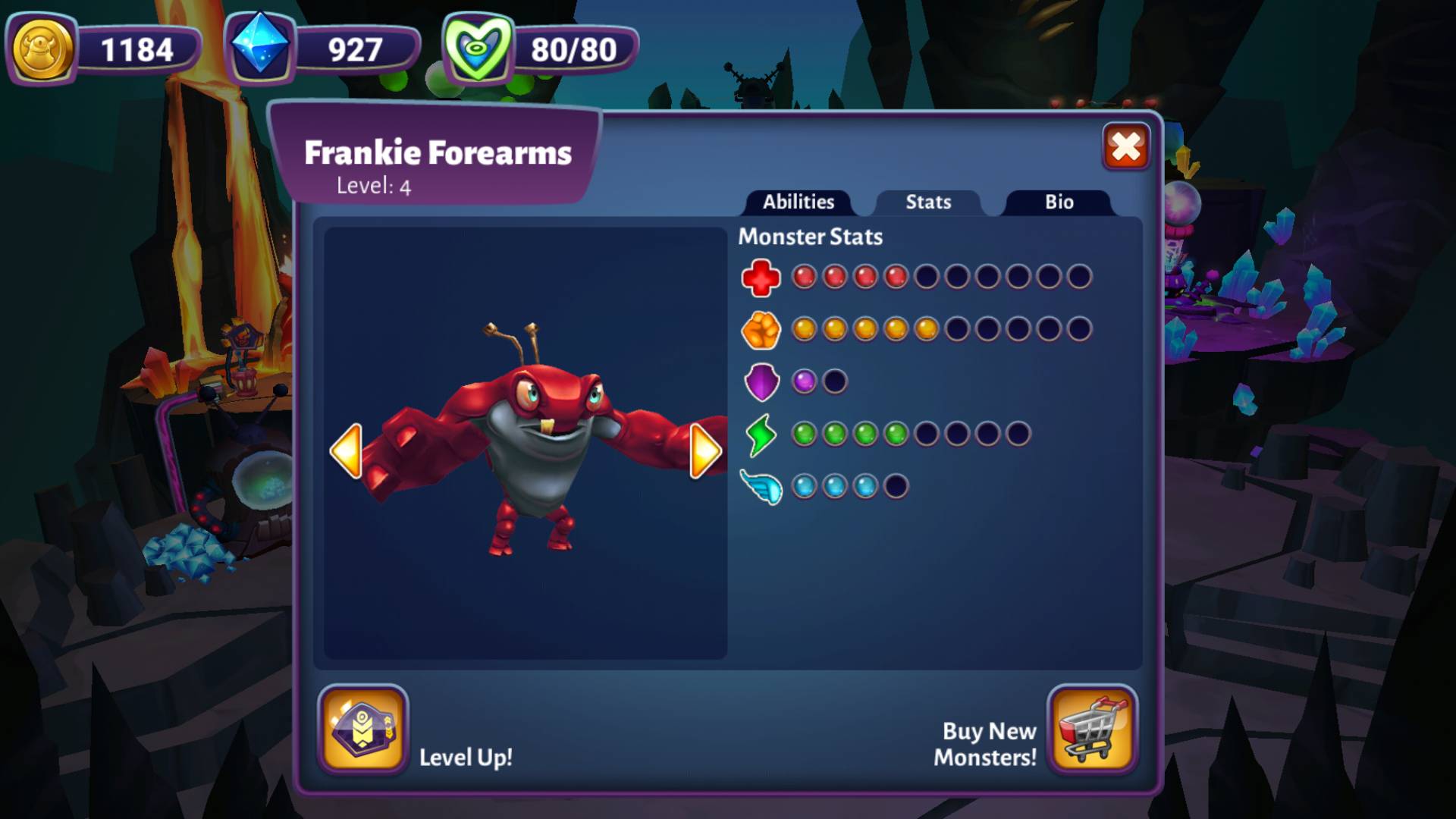Select the blue gem currency icon
1456x819 pixels.
(x=260, y=47)
